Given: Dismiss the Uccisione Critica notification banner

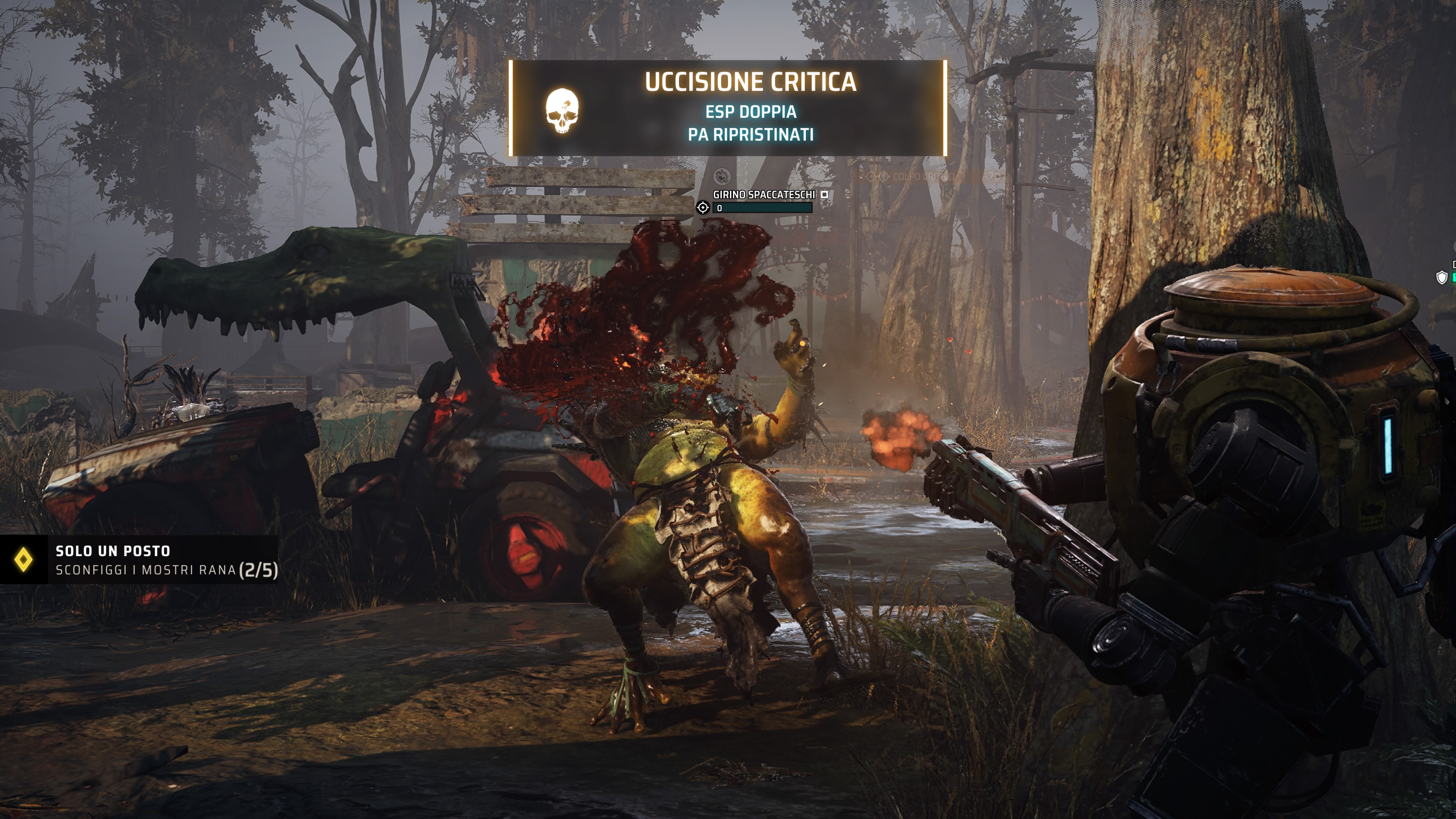Looking at the screenshot, I should point(728,108).
